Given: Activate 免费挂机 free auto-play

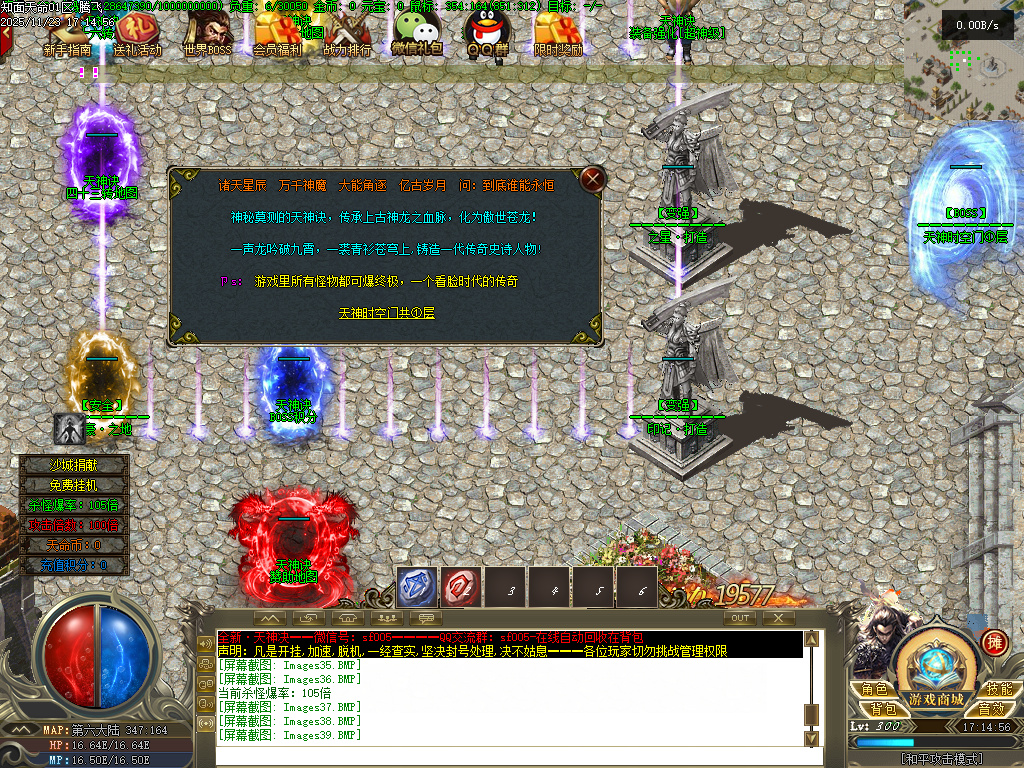Looking at the screenshot, I should 76,485.
